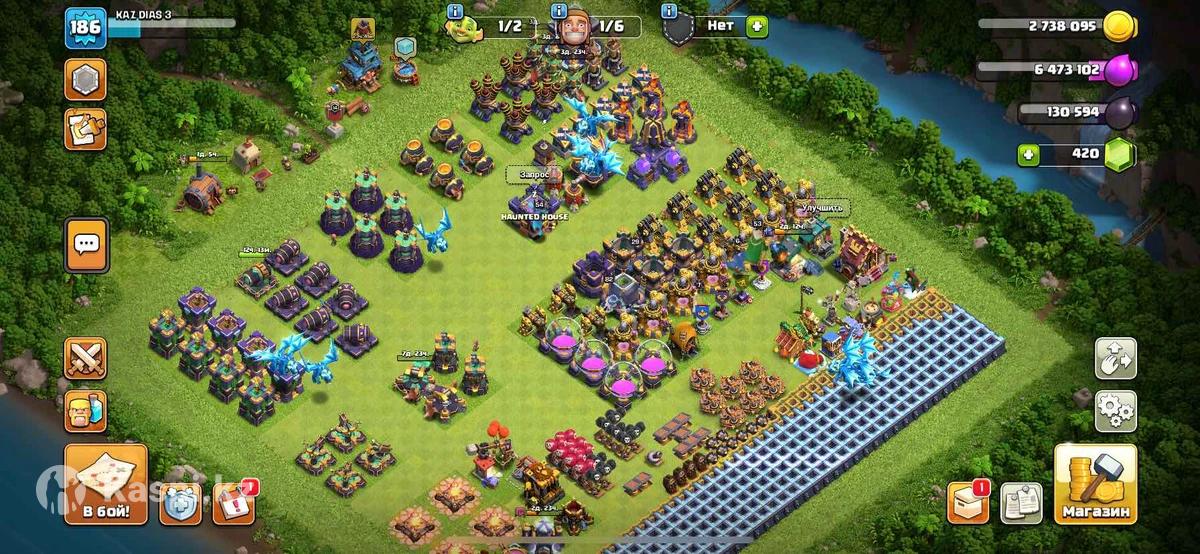The image size is (1200, 554).
Task: Show info for the 1/2 goblin builder
Action: 456,10
